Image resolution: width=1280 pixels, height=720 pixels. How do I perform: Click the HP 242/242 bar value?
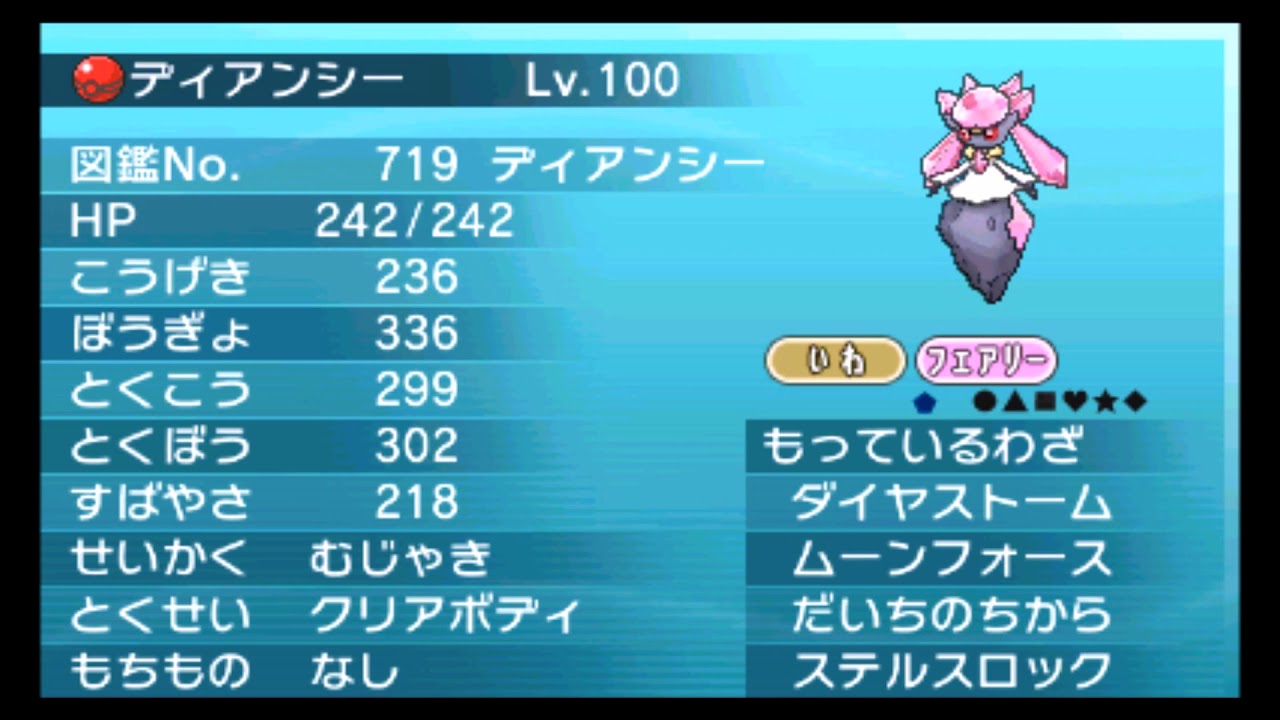(x=413, y=220)
